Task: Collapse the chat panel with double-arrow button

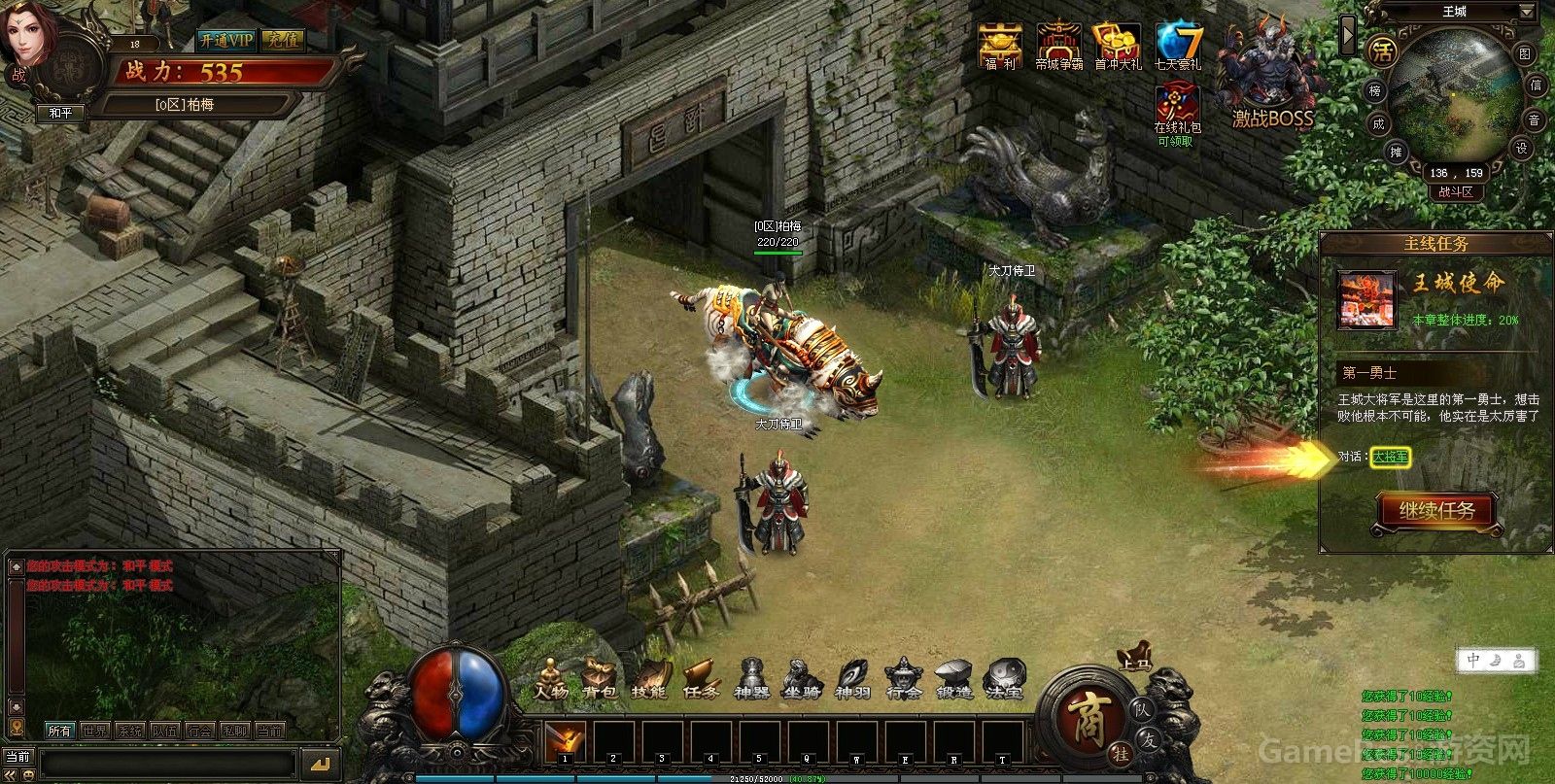Action: coord(10,773)
